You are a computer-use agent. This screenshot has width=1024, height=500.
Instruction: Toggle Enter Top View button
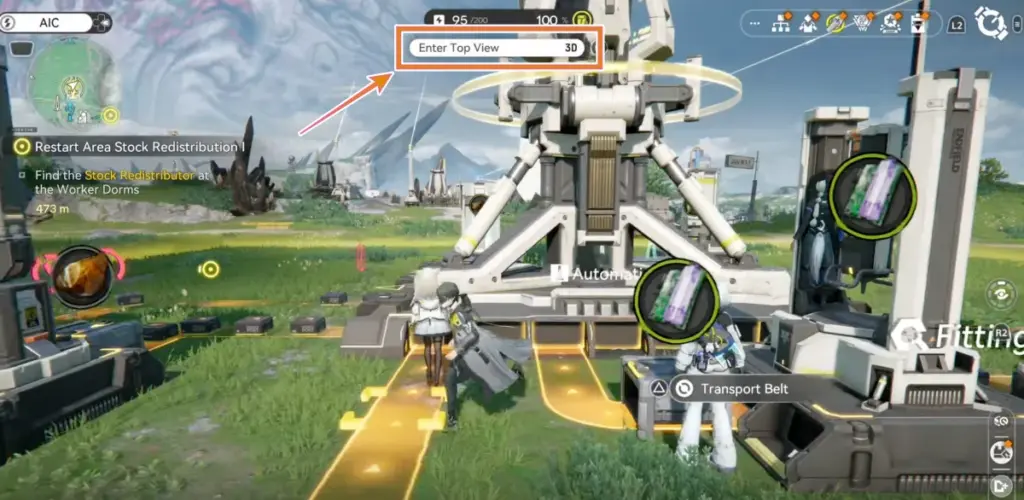499,47
